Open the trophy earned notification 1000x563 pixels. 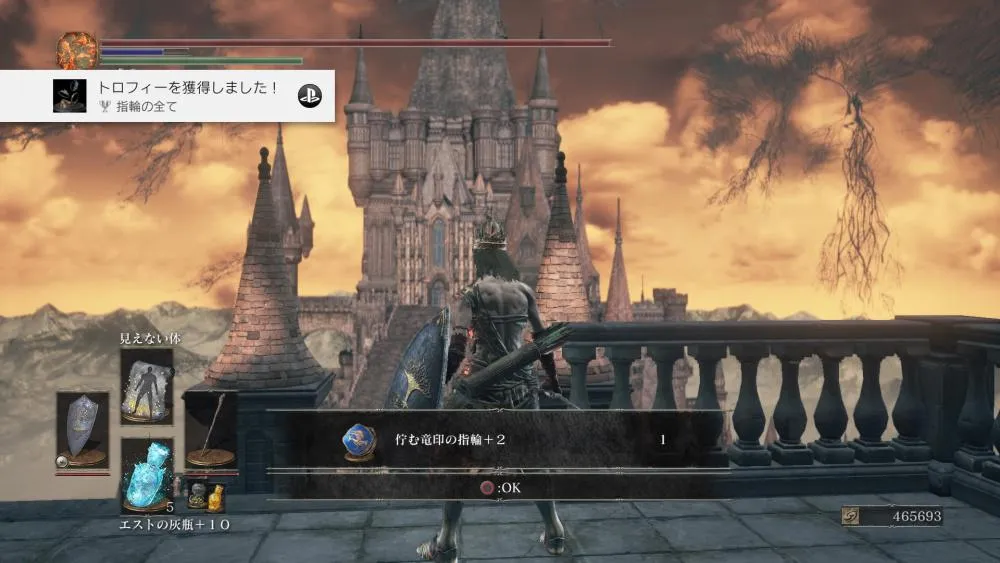(x=167, y=96)
